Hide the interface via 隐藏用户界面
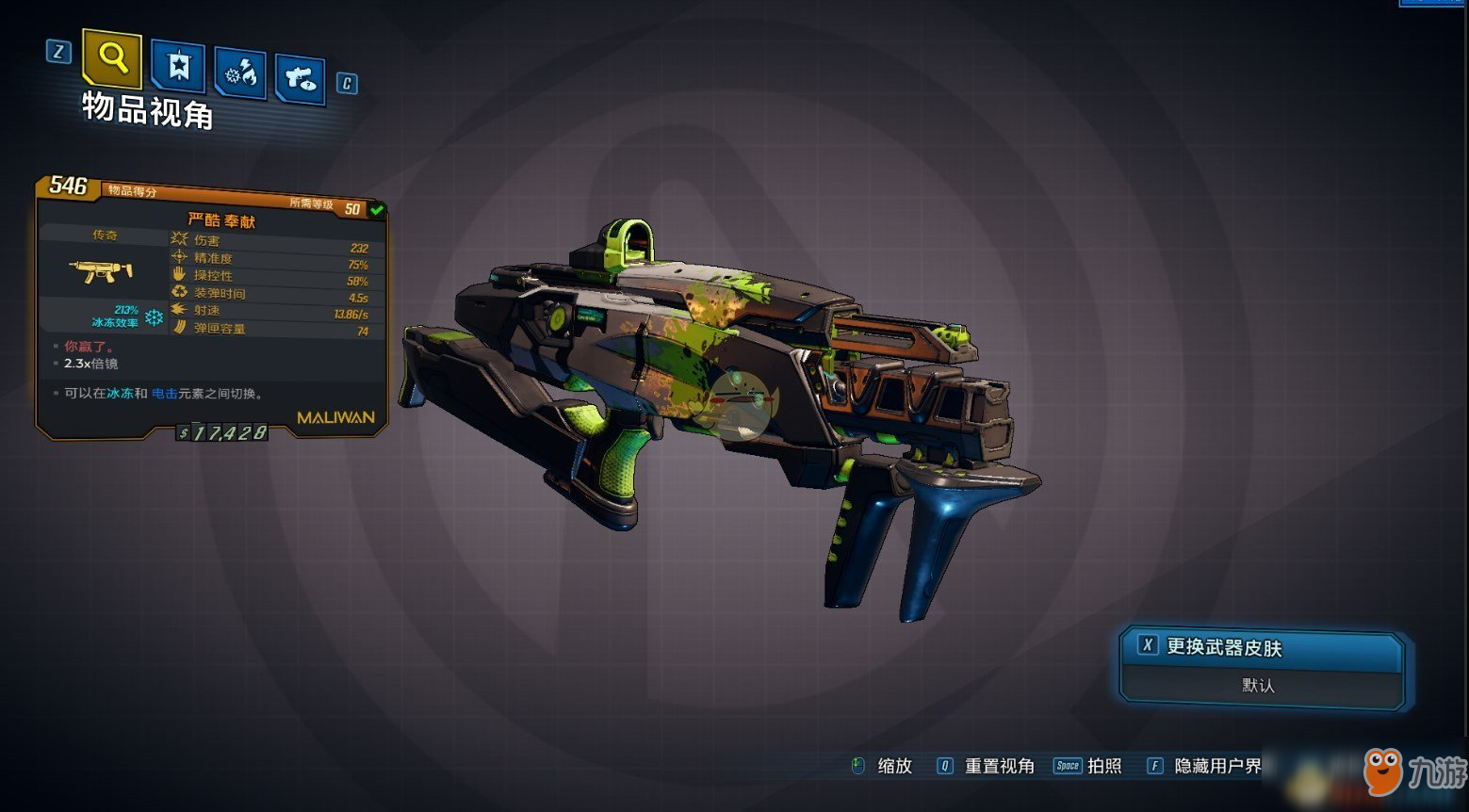 1217,766
